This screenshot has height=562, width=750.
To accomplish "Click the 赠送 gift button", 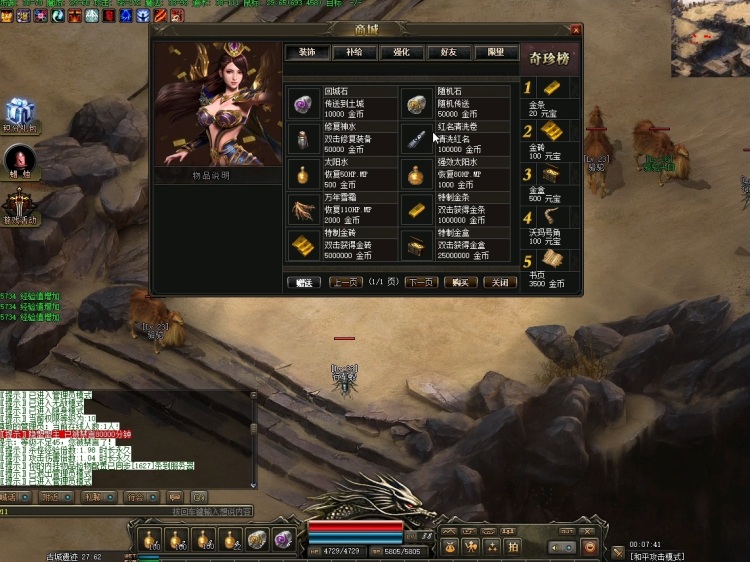I will 304,283.
